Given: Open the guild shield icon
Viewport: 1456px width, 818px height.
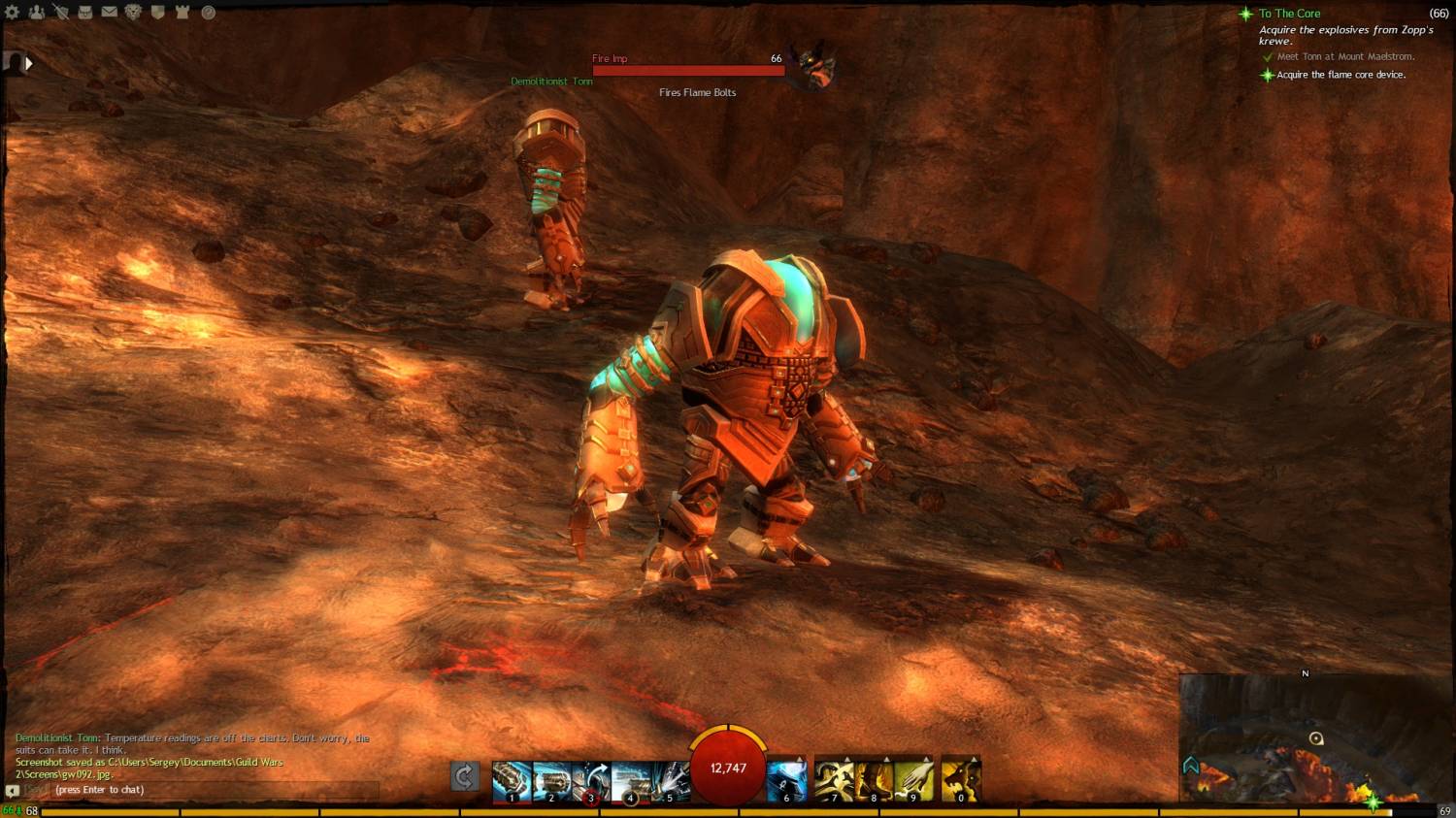Looking at the screenshot, I should (158, 13).
